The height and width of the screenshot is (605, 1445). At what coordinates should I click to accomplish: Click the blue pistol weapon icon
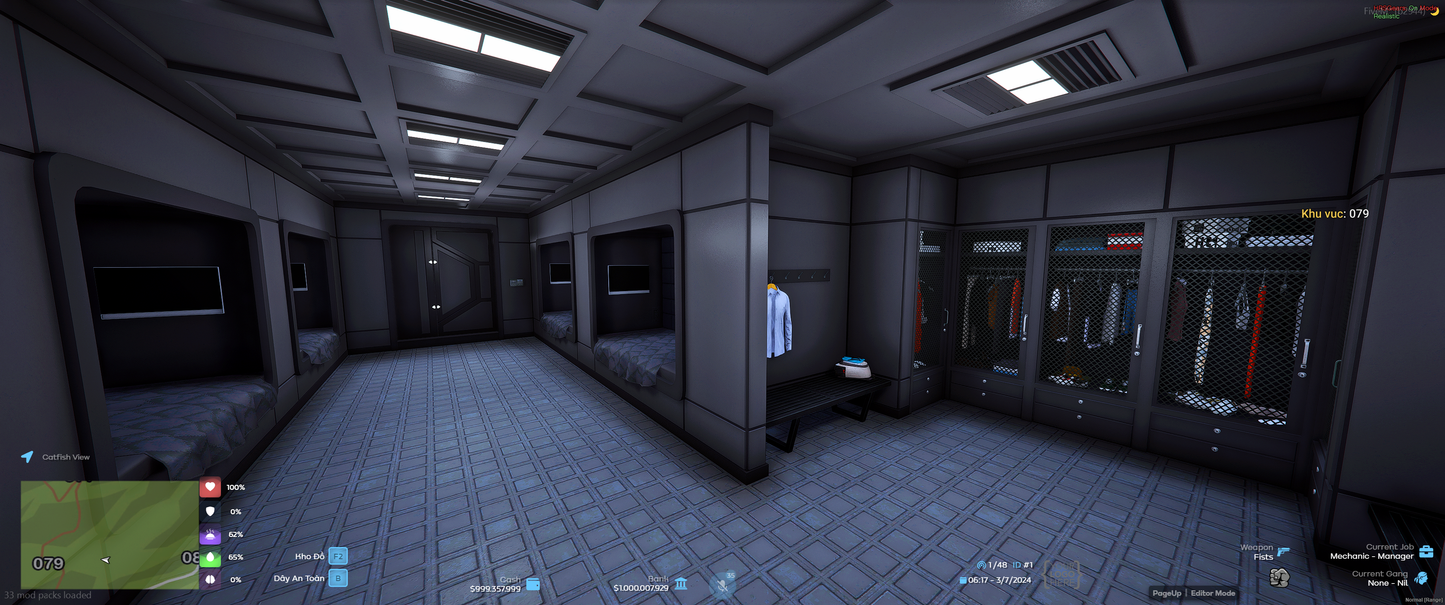click(1283, 551)
